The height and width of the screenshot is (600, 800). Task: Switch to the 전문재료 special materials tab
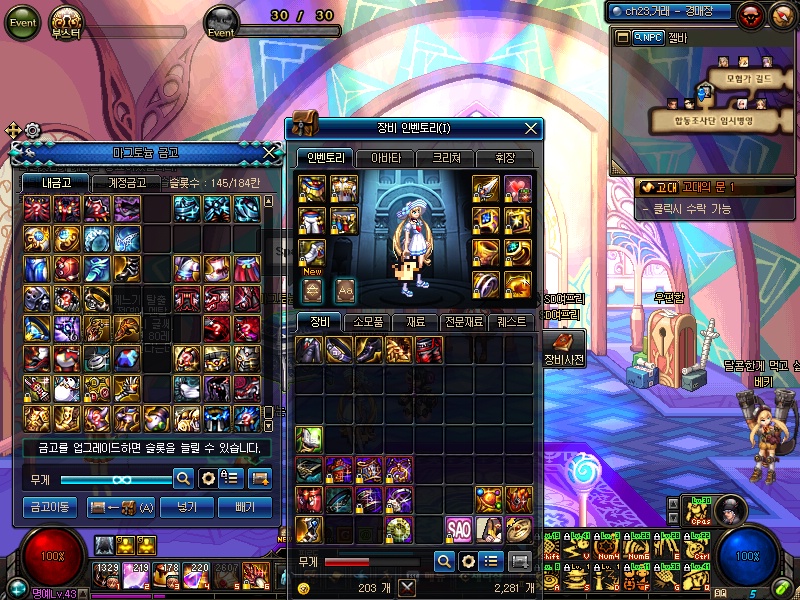coord(461,322)
